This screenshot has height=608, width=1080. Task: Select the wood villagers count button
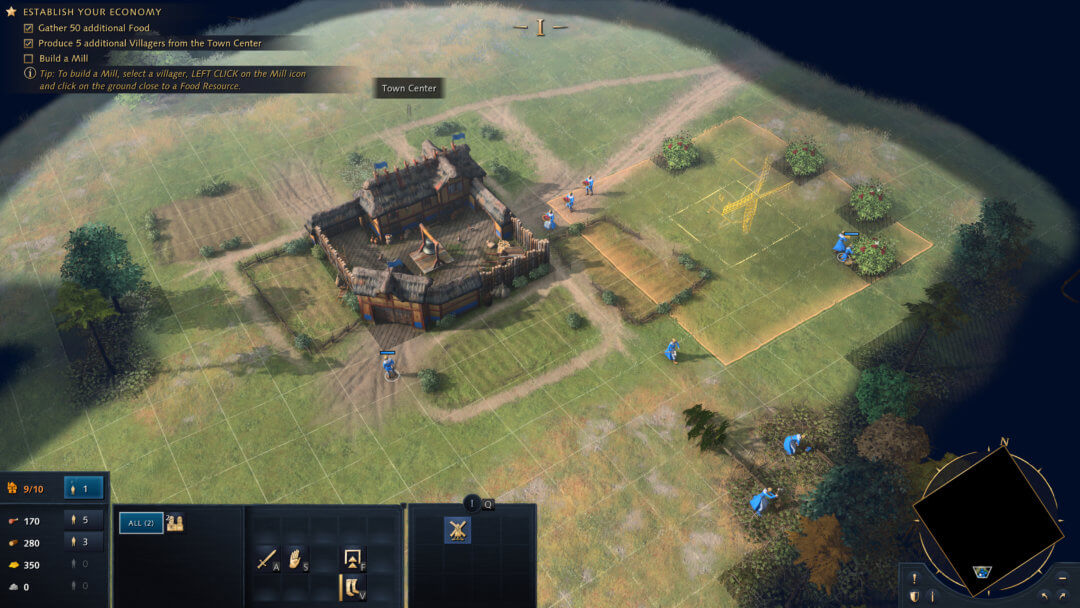click(x=84, y=542)
